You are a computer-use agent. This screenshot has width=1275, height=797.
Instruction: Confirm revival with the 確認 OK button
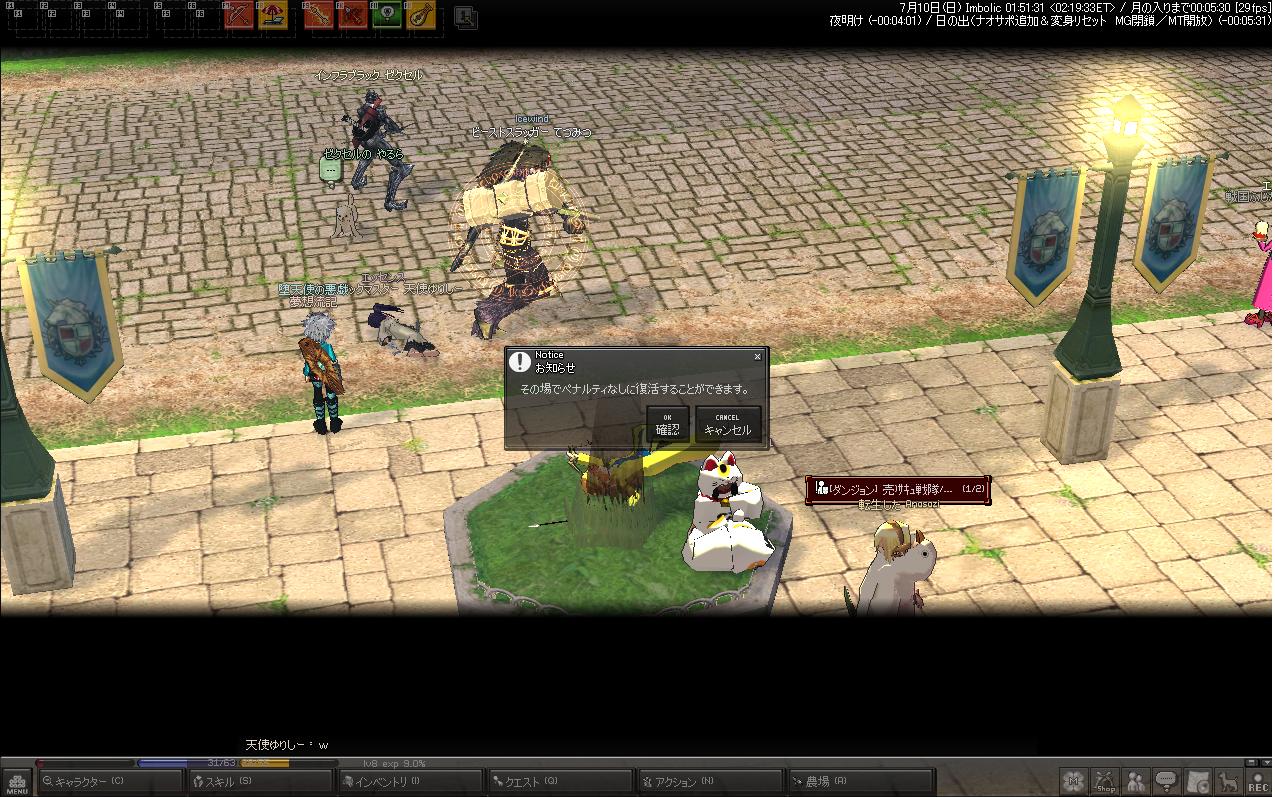667,424
